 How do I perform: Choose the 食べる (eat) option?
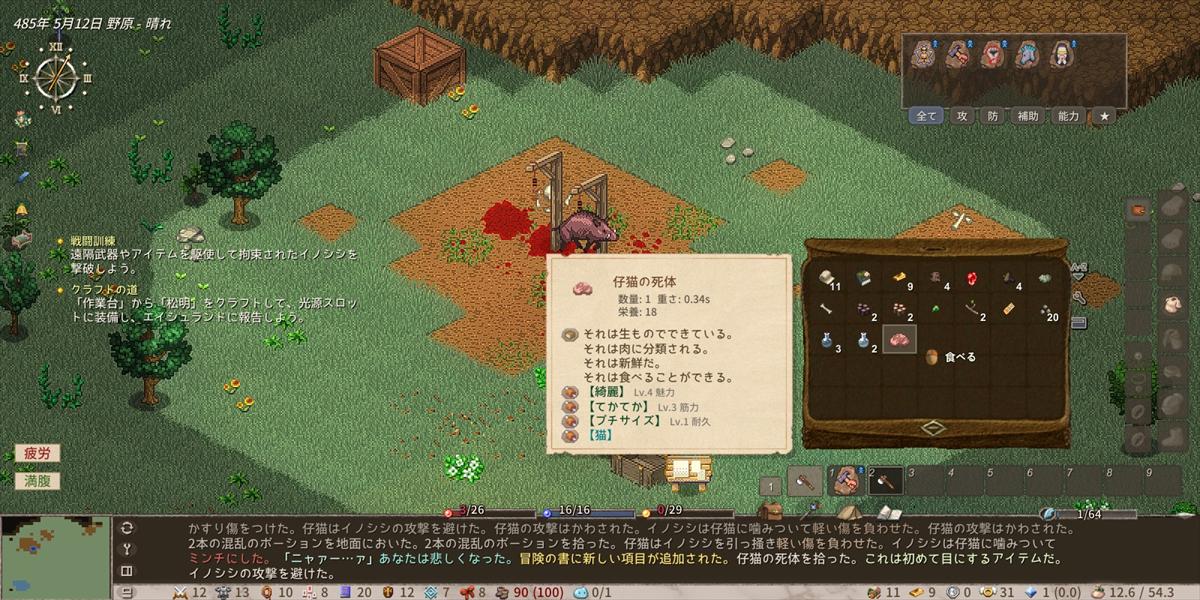coord(958,356)
